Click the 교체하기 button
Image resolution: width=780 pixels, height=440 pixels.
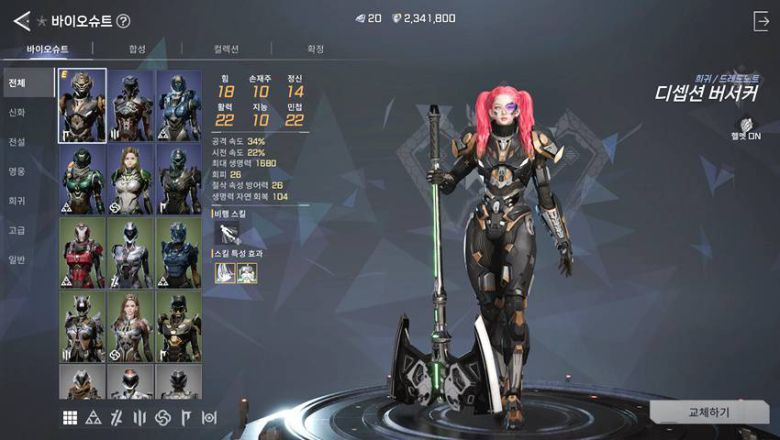(708, 412)
